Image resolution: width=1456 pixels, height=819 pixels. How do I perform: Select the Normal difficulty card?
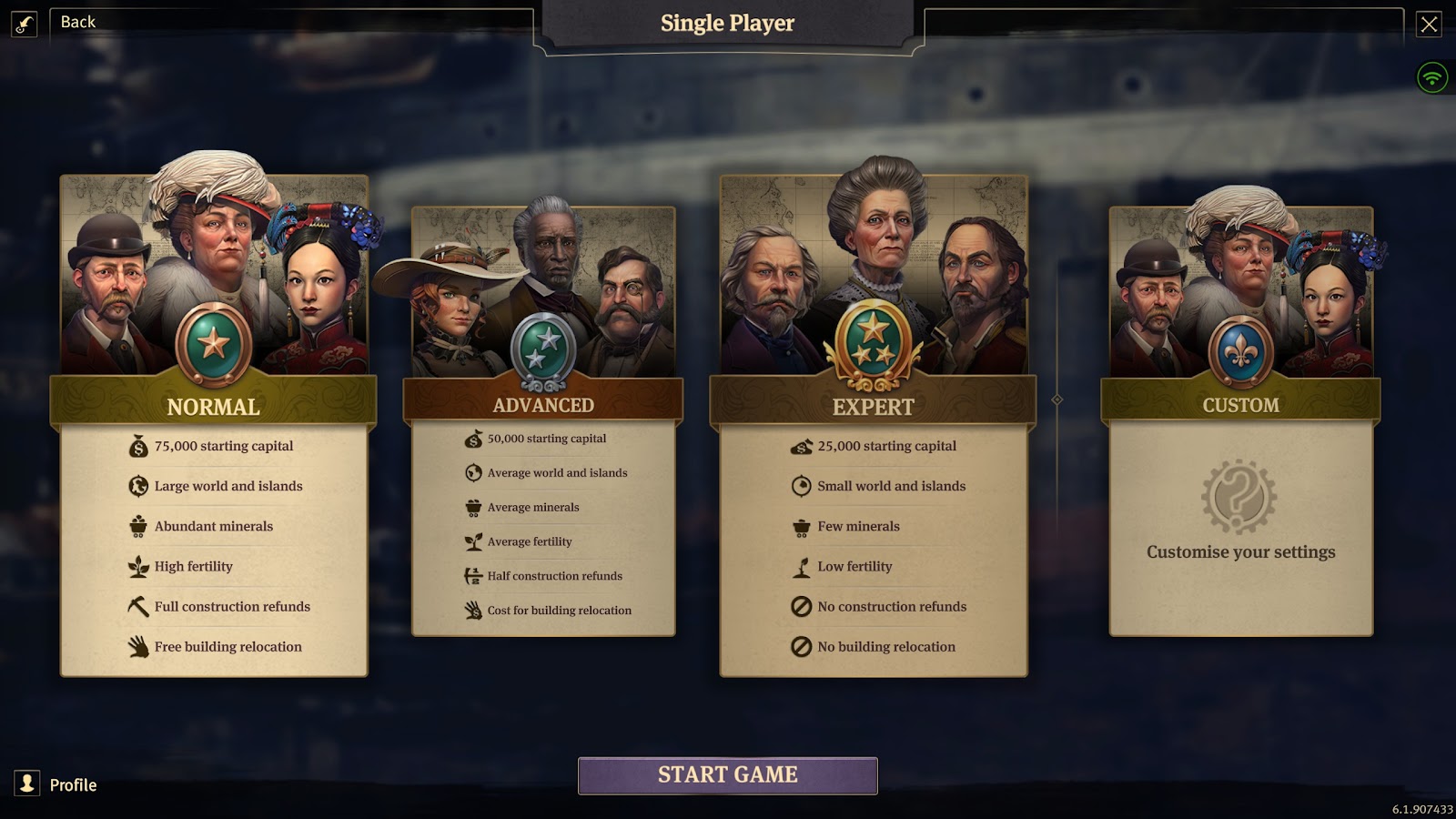[214, 406]
